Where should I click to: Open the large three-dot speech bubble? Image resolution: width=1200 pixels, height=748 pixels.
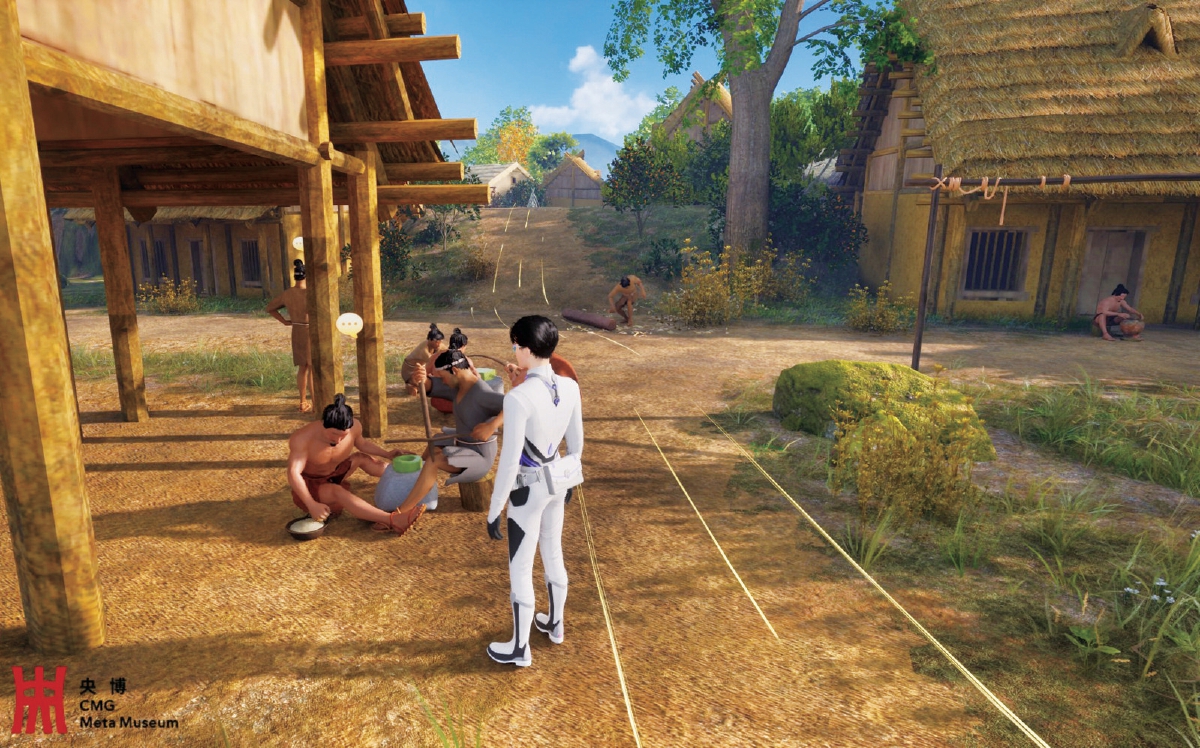349,324
